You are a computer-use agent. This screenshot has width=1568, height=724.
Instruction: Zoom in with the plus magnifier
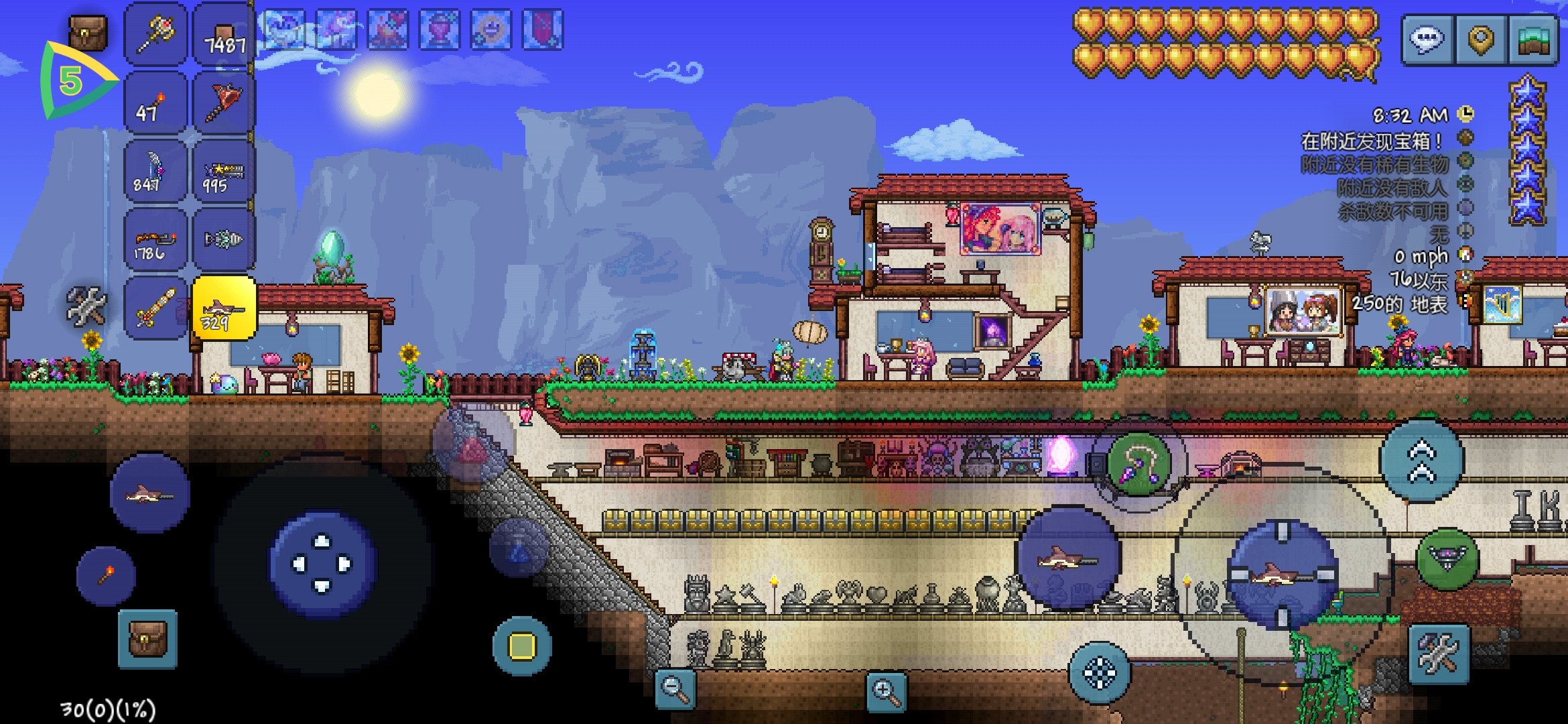[x=886, y=691]
